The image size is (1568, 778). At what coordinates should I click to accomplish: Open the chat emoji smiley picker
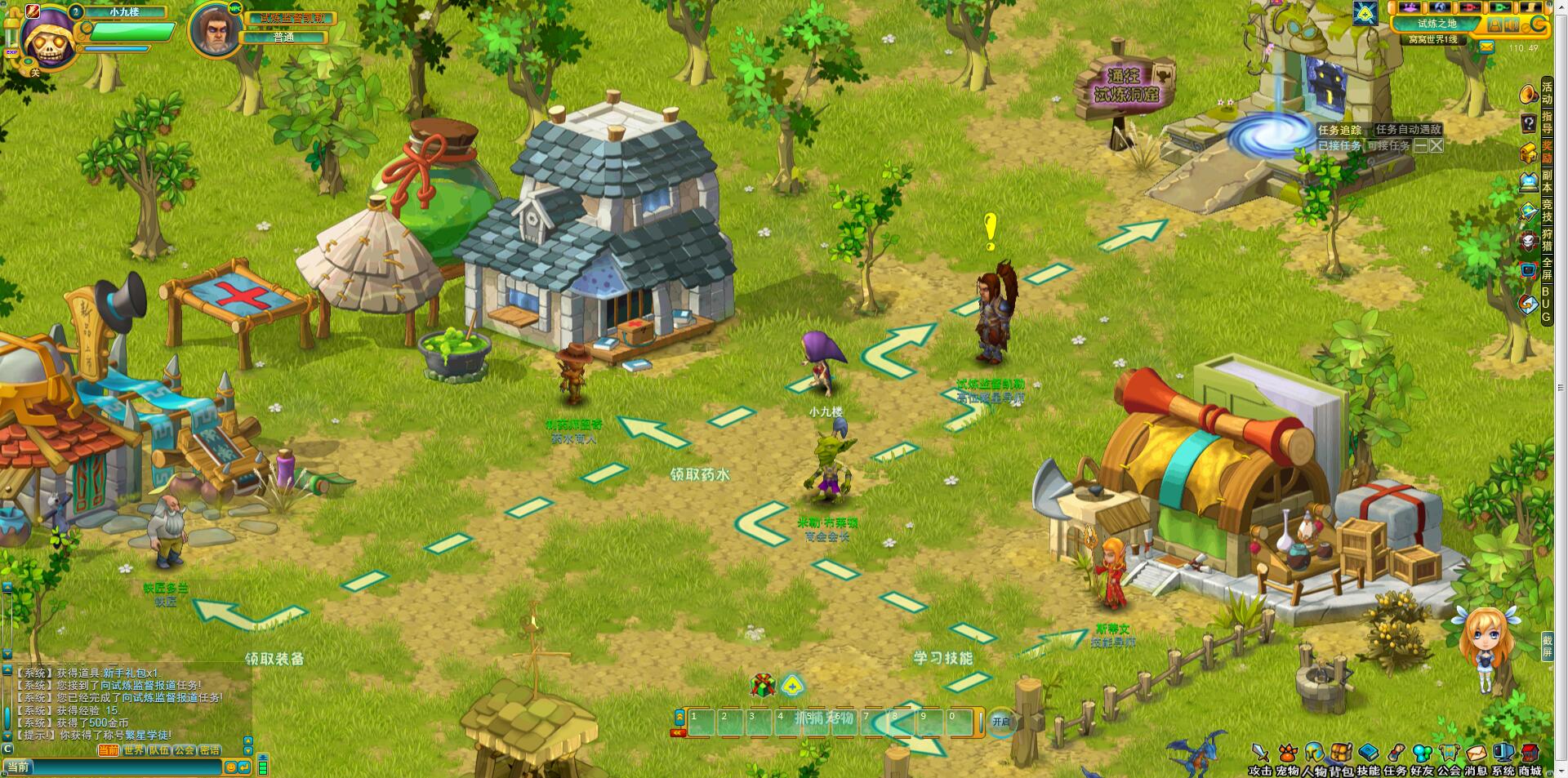coord(231,767)
